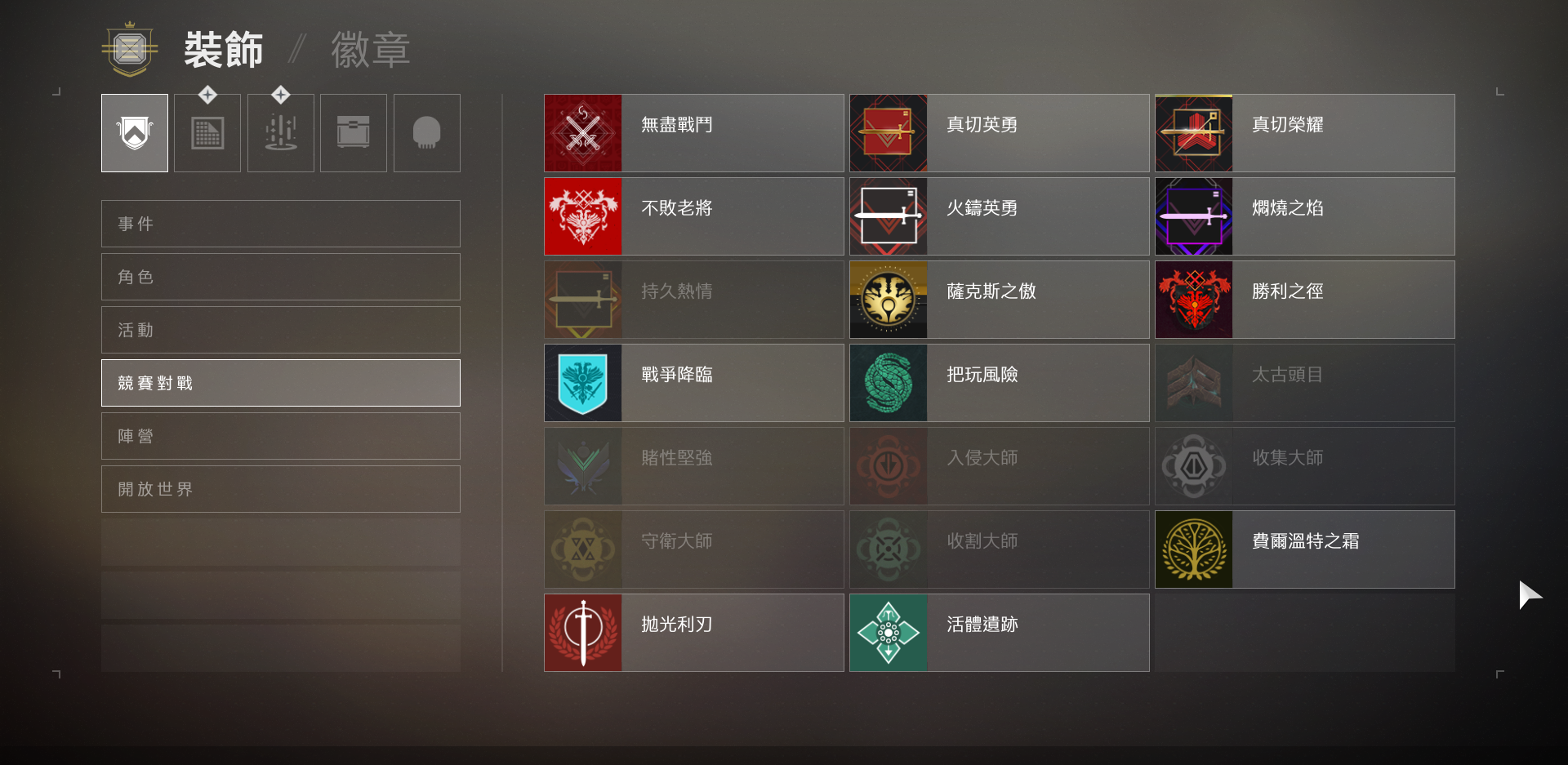Switch to the 陣營 category

point(280,436)
